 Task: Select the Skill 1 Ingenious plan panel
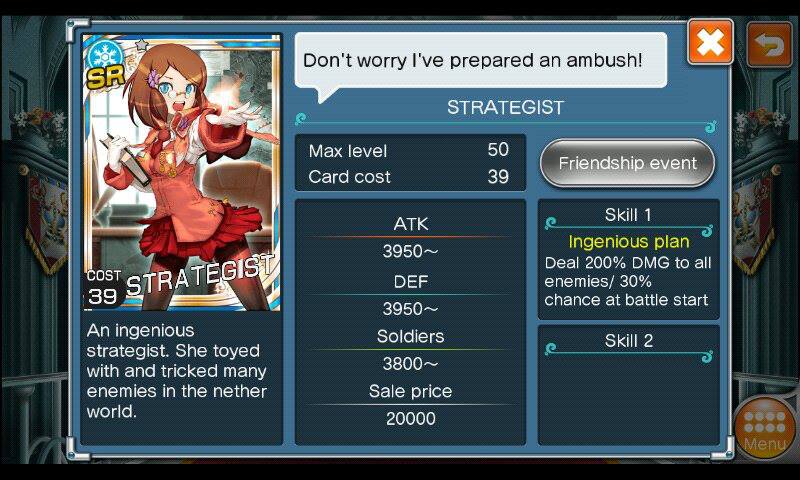pyautogui.click(x=628, y=259)
